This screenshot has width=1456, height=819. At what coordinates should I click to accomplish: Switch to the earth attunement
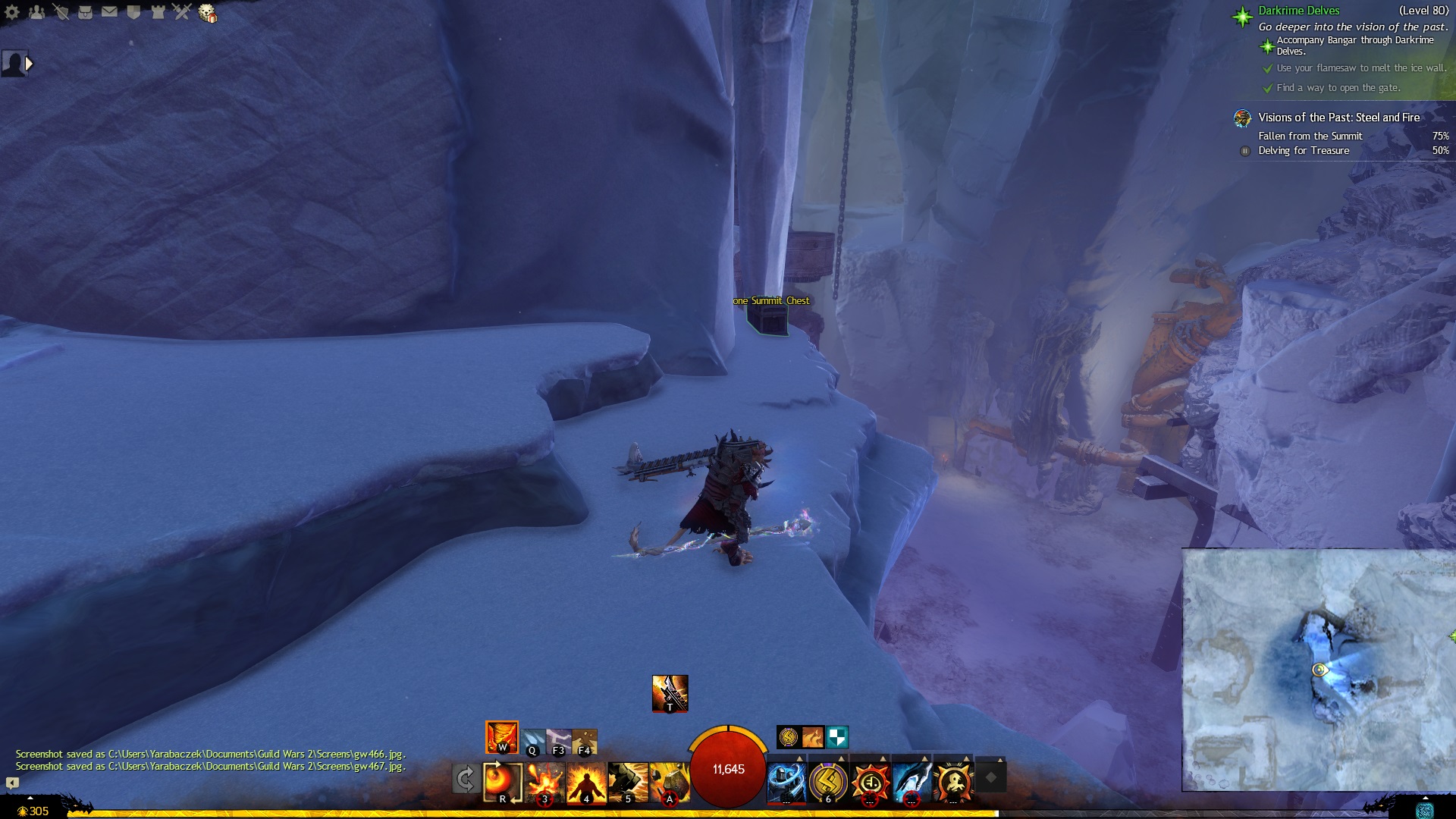pos(585,741)
